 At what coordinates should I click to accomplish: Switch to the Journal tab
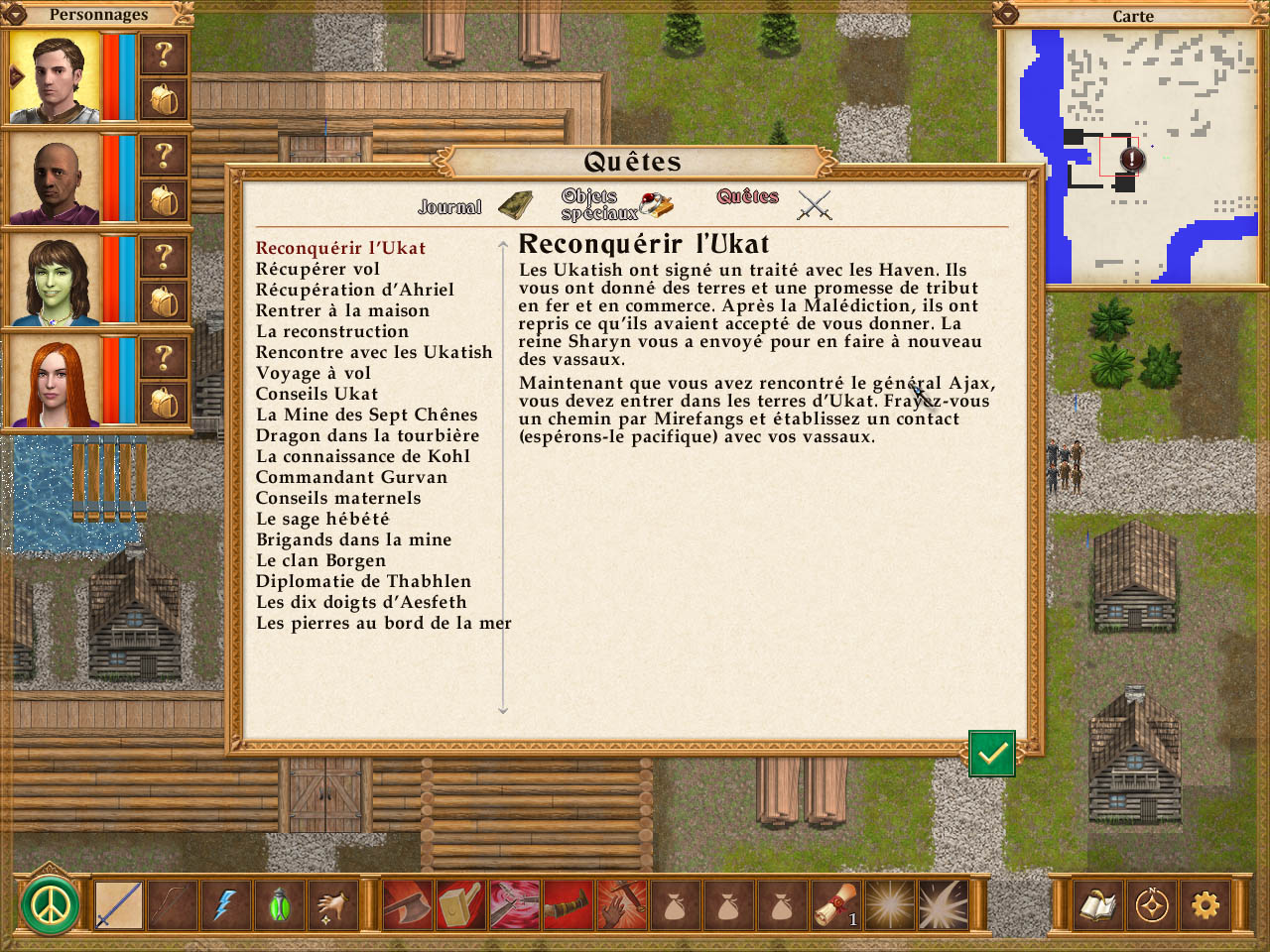pyautogui.click(x=474, y=205)
